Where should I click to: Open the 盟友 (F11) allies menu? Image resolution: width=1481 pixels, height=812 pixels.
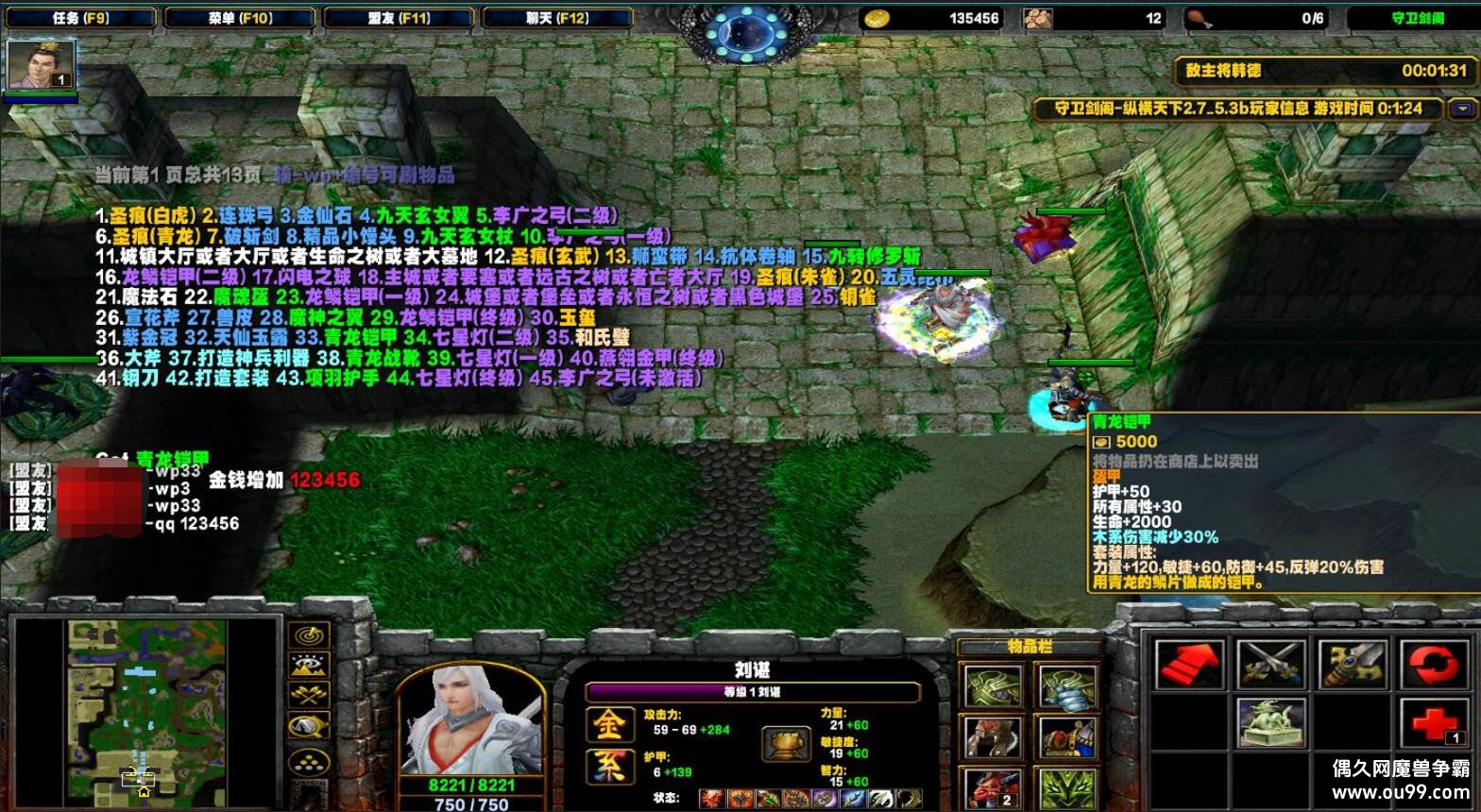click(398, 18)
